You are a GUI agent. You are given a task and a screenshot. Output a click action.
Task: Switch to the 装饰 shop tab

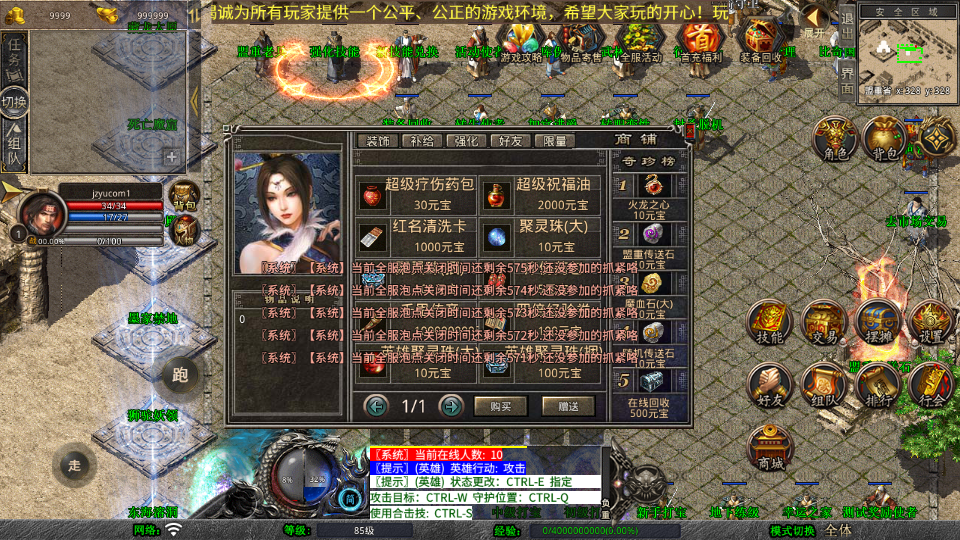378,141
